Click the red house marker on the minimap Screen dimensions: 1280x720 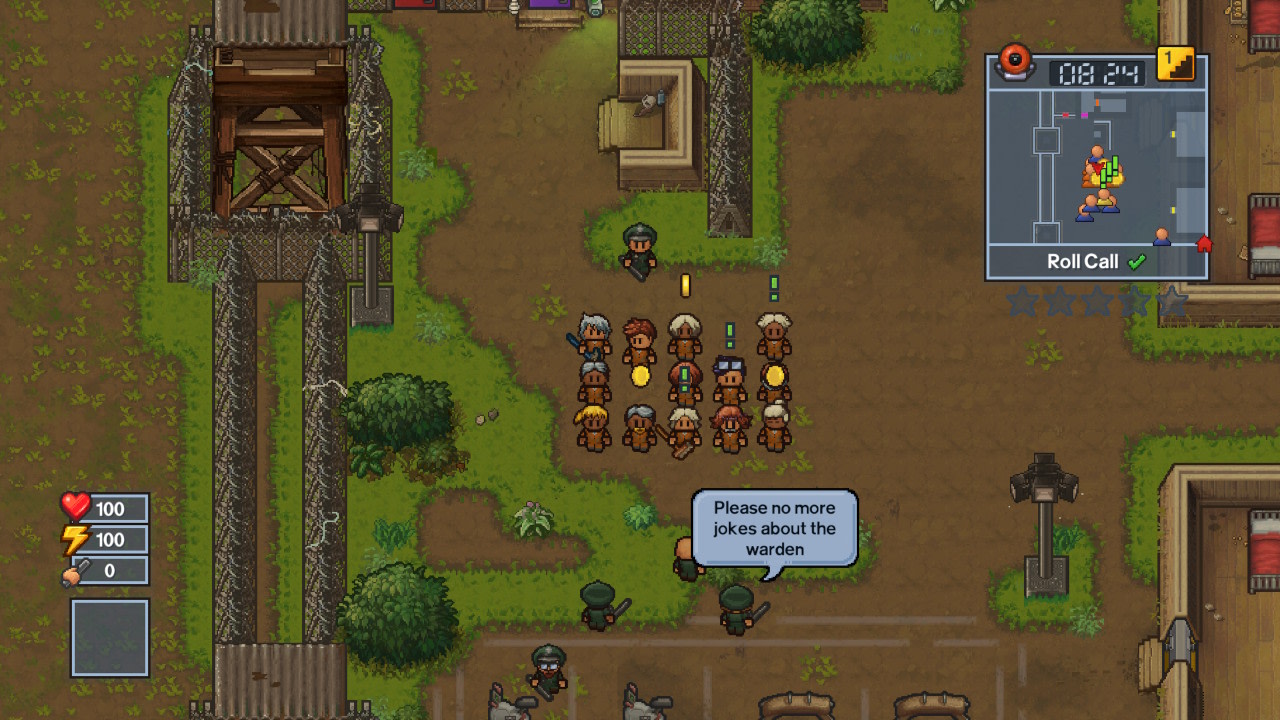tap(1204, 241)
